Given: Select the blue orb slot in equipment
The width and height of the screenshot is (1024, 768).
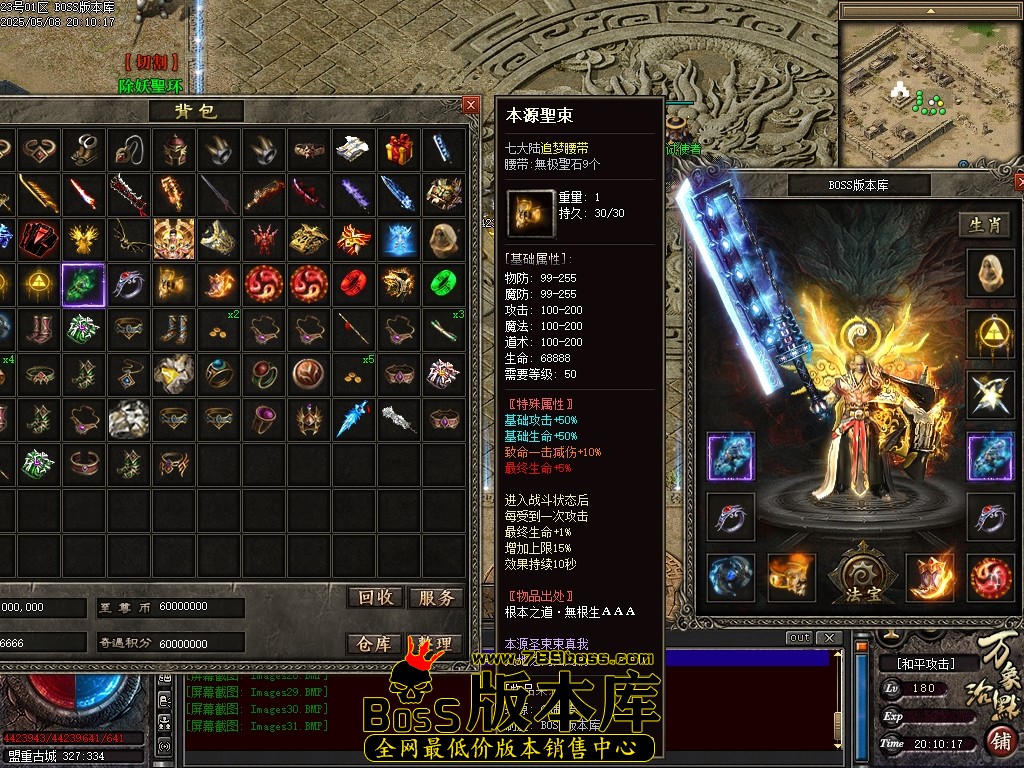Looking at the screenshot, I should [730, 578].
